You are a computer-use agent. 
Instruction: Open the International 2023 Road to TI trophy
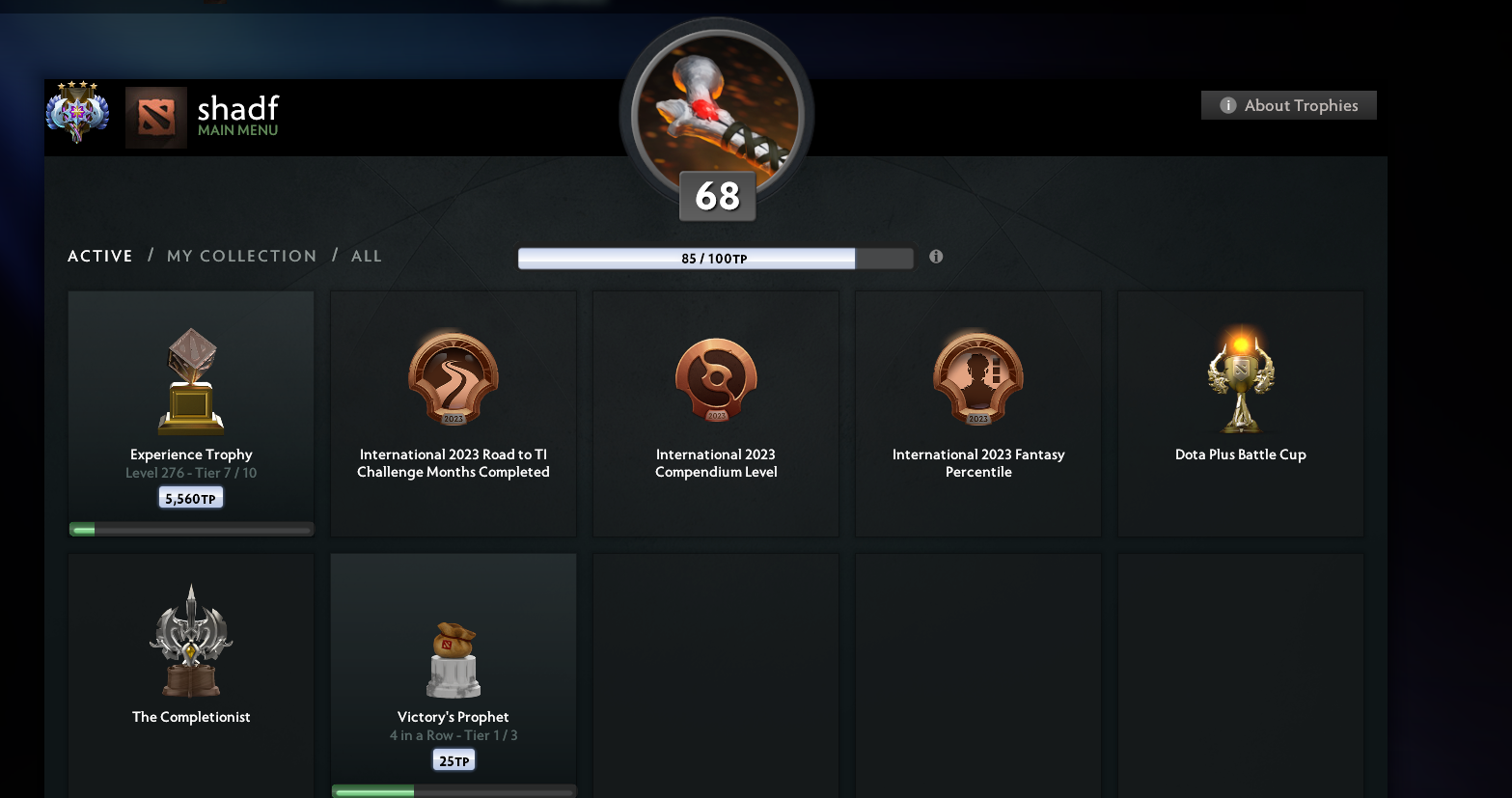(453, 379)
